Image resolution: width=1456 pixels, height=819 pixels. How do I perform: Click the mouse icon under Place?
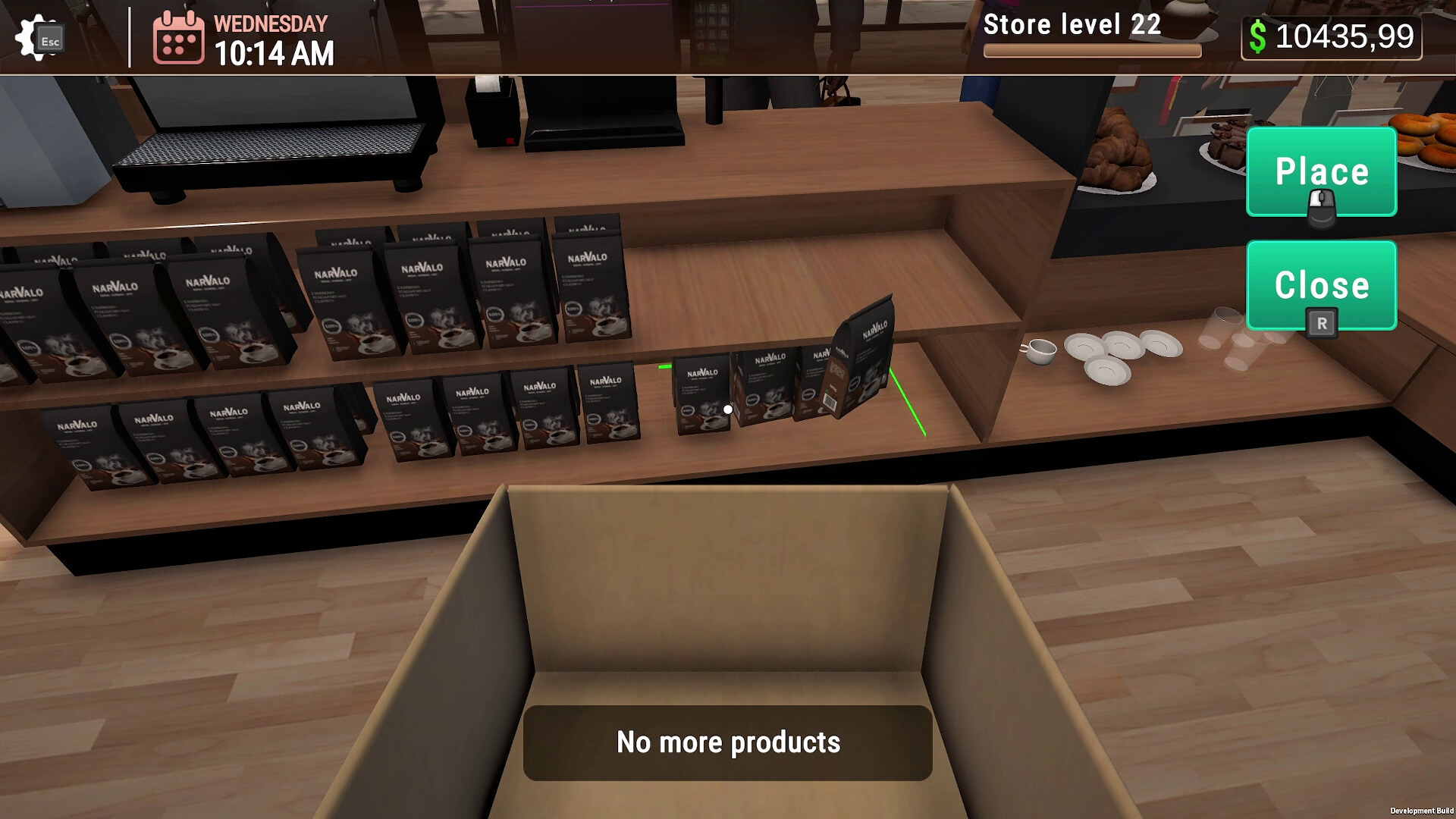pos(1321,206)
